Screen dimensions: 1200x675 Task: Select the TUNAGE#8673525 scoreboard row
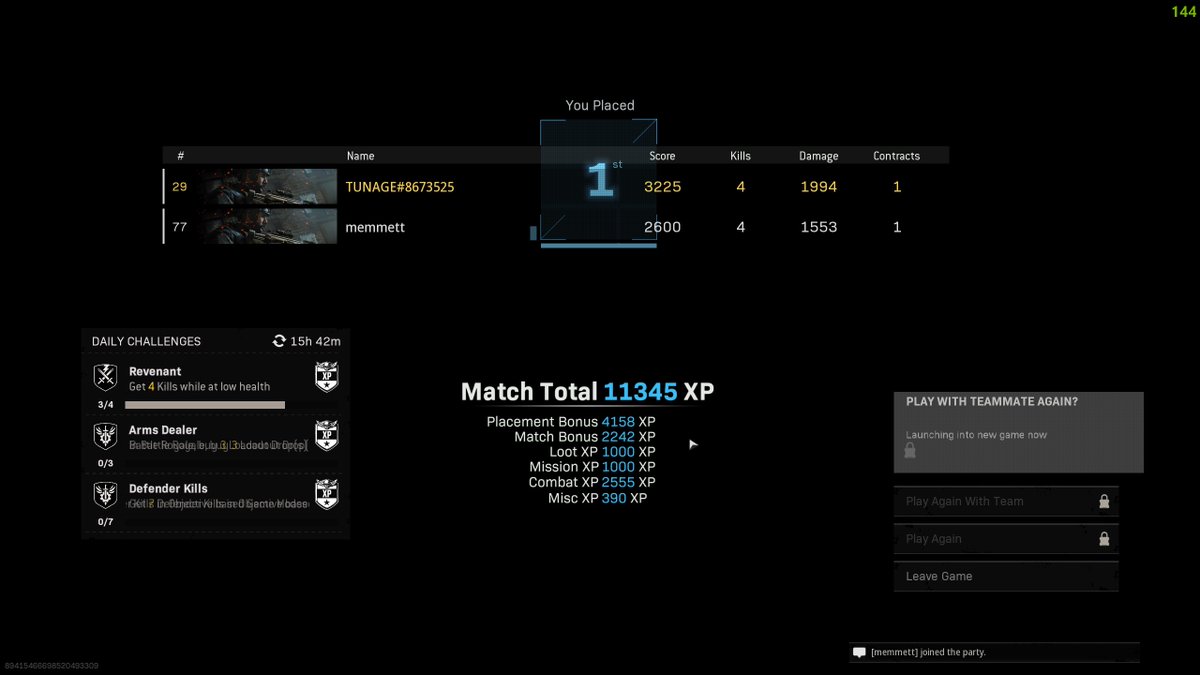555,187
